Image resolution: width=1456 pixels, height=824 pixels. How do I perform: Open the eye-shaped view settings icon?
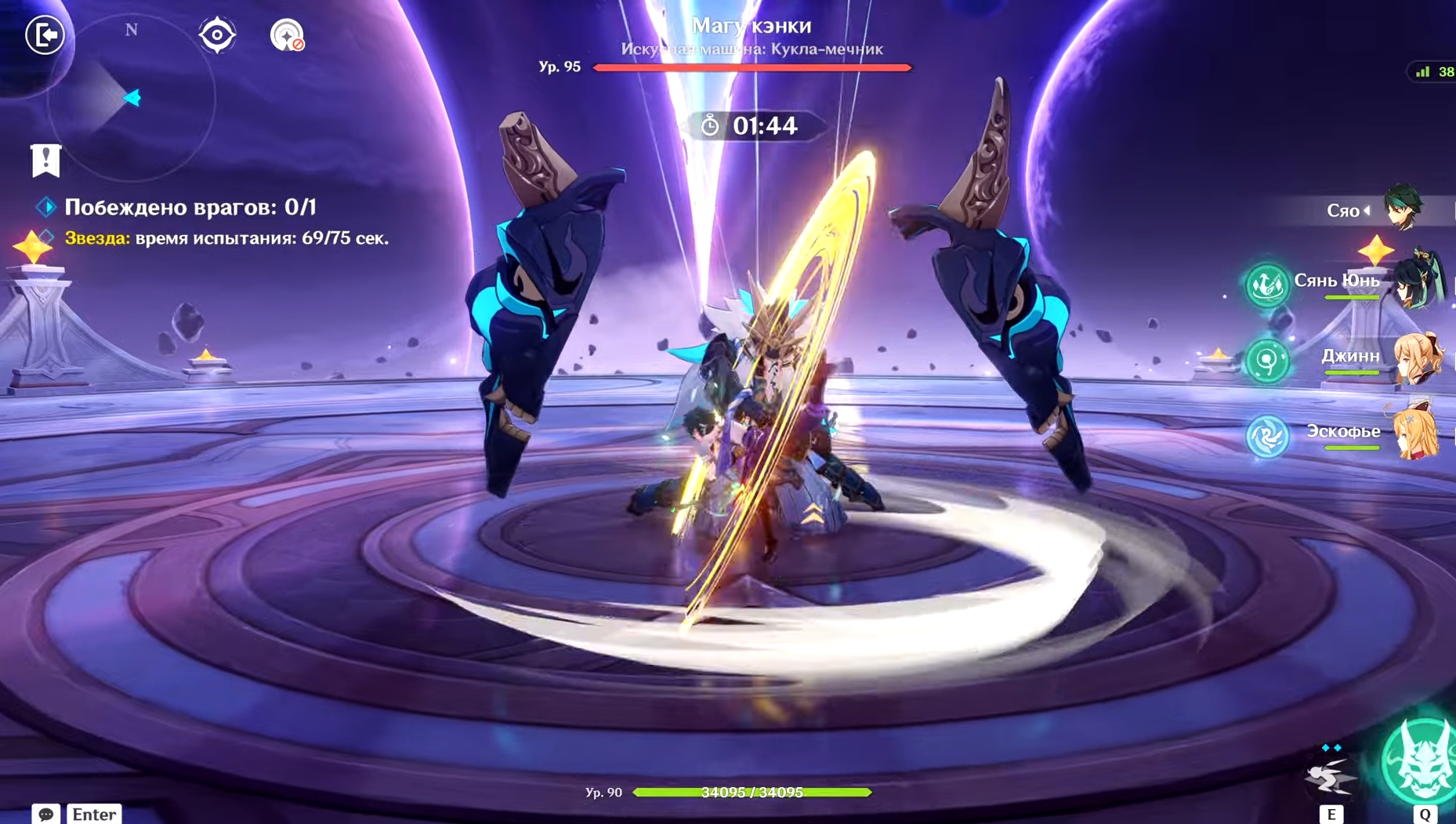(216, 35)
